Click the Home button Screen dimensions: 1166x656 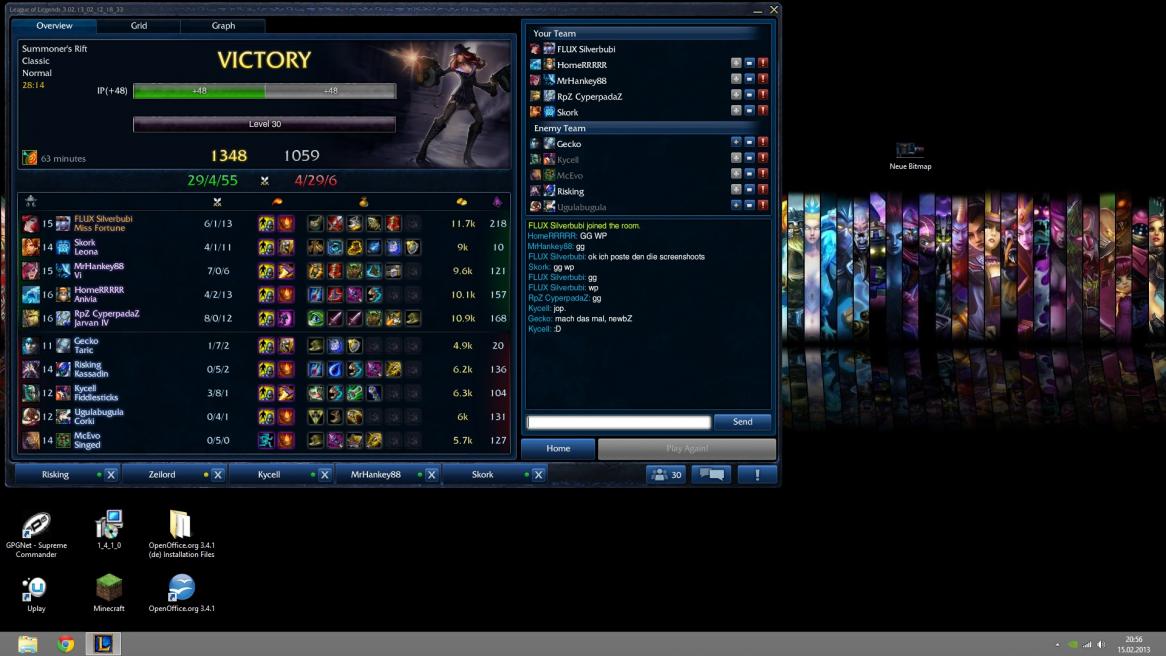point(558,449)
